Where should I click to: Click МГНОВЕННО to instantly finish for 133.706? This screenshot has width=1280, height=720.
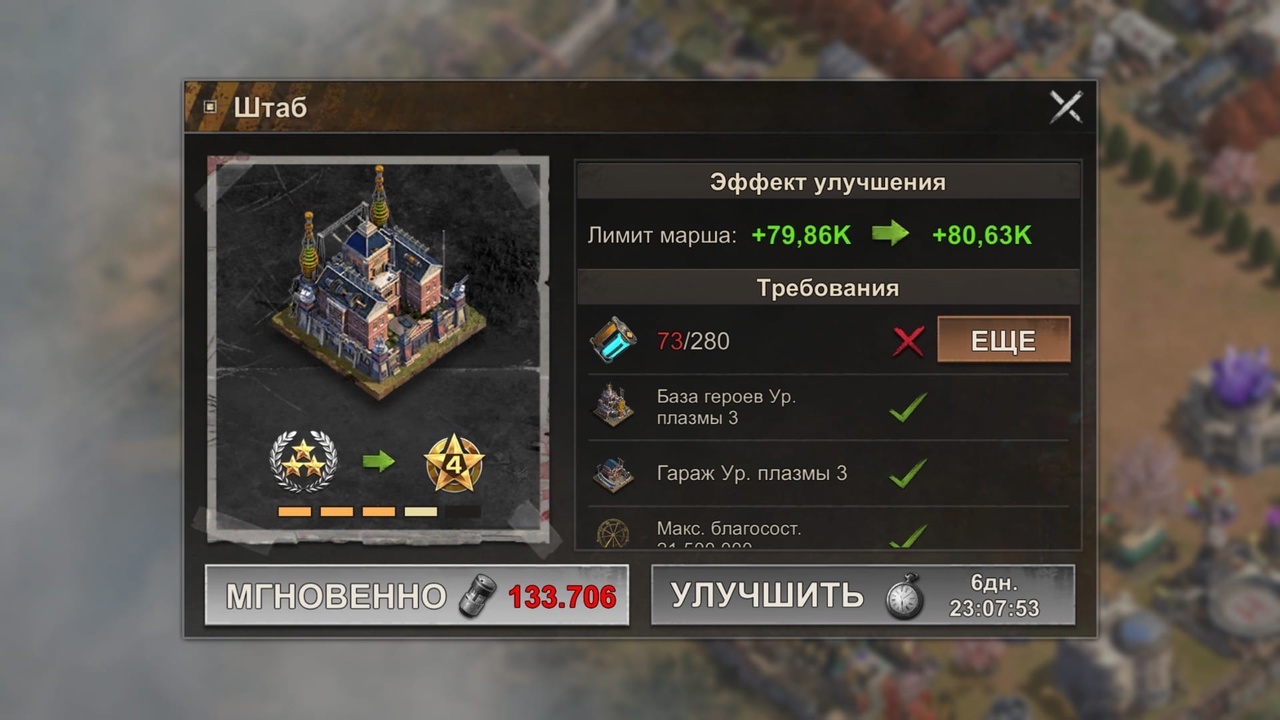point(417,596)
